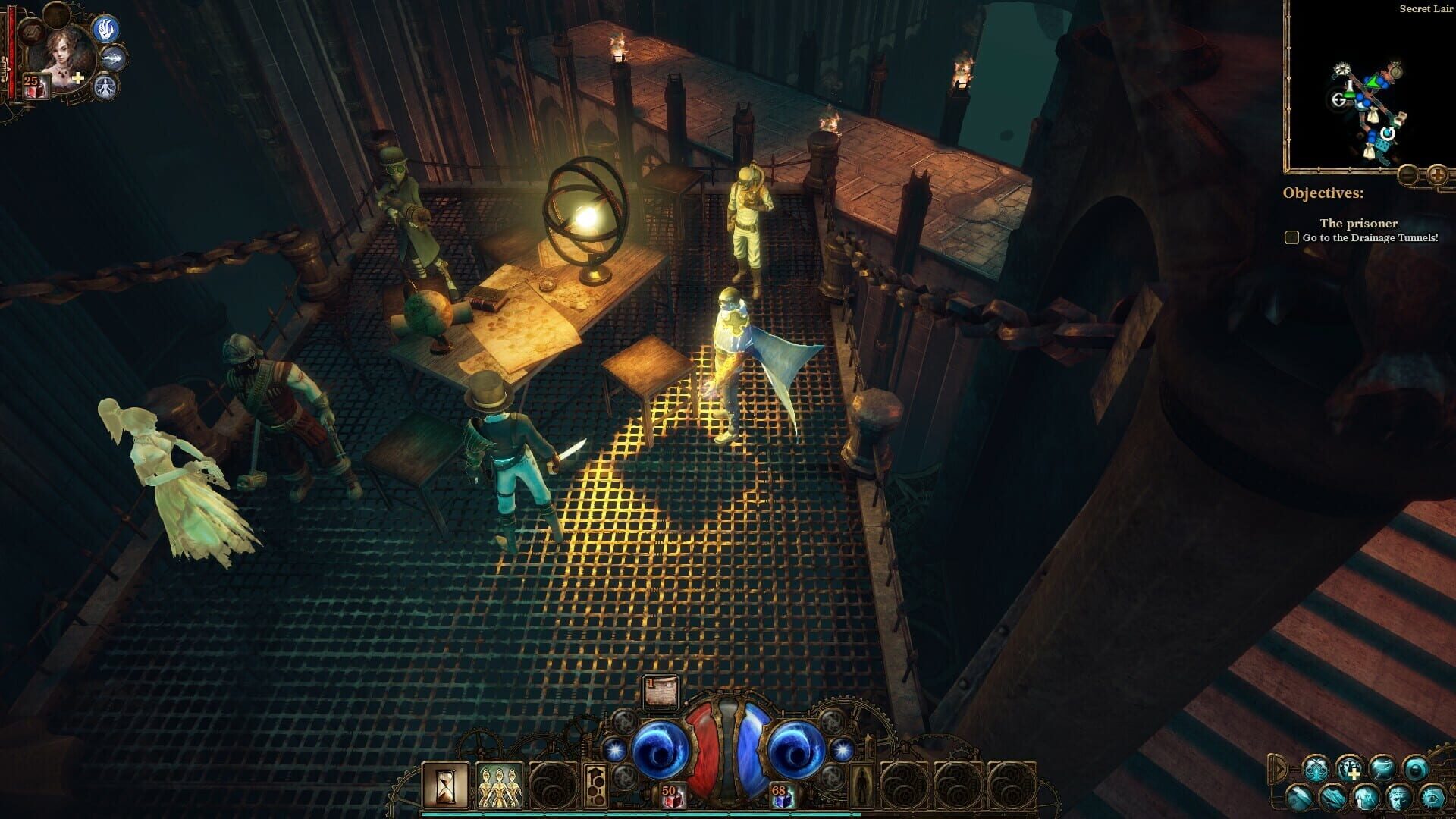
Task: Toggle the small orb left of the health globe
Action: coord(615,751)
